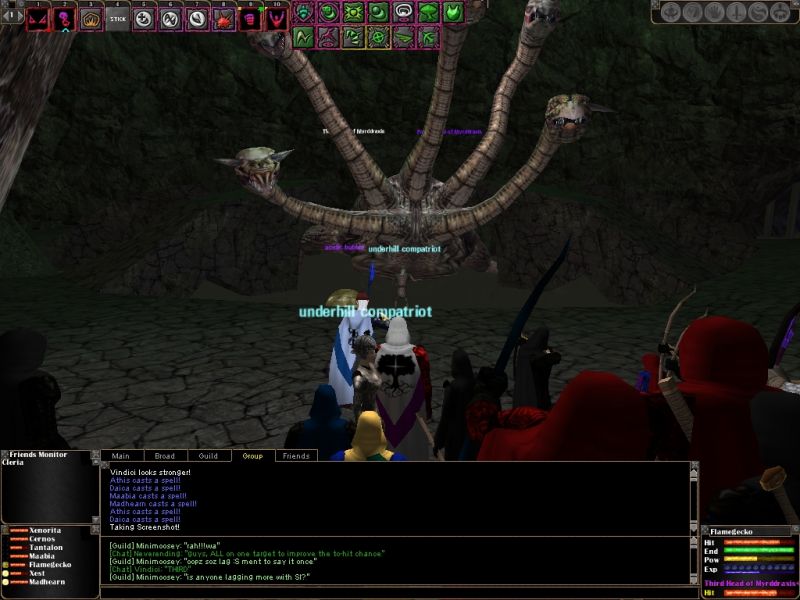This screenshot has width=800, height=600.
Task: Show the Group chat tab
Action: tap(252, 456)
